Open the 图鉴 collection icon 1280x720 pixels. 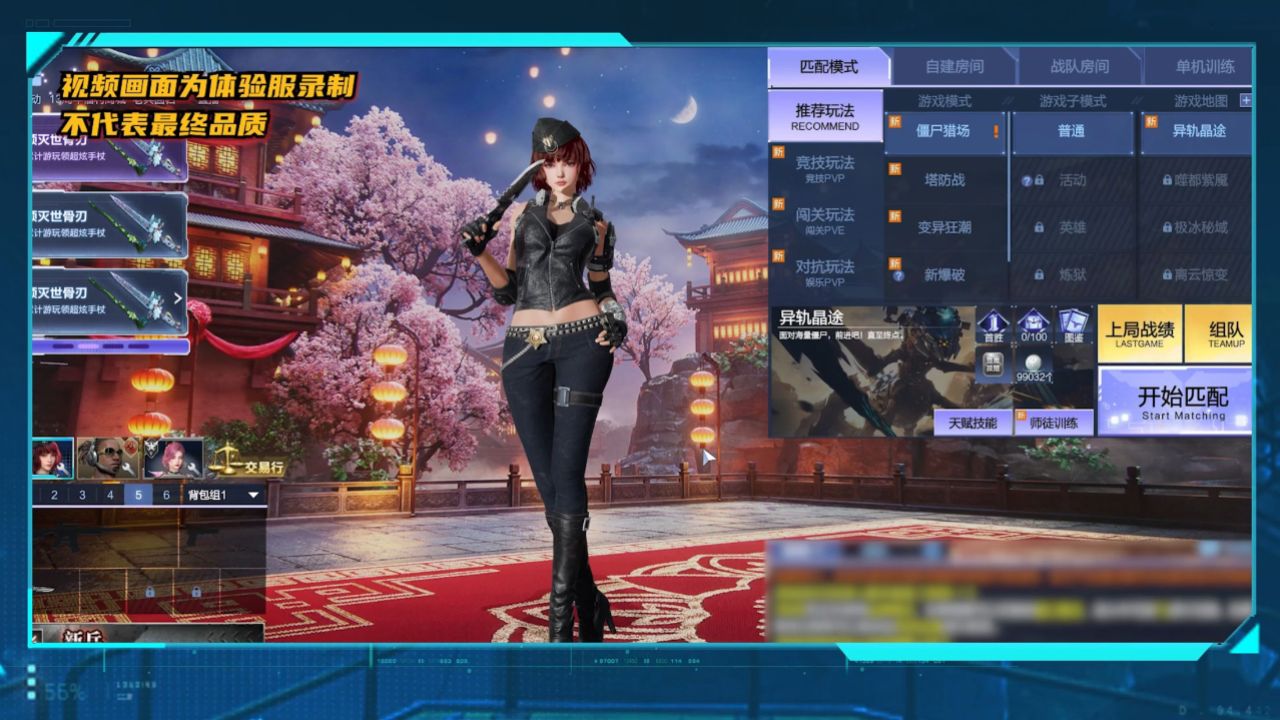pos(1072,322)
